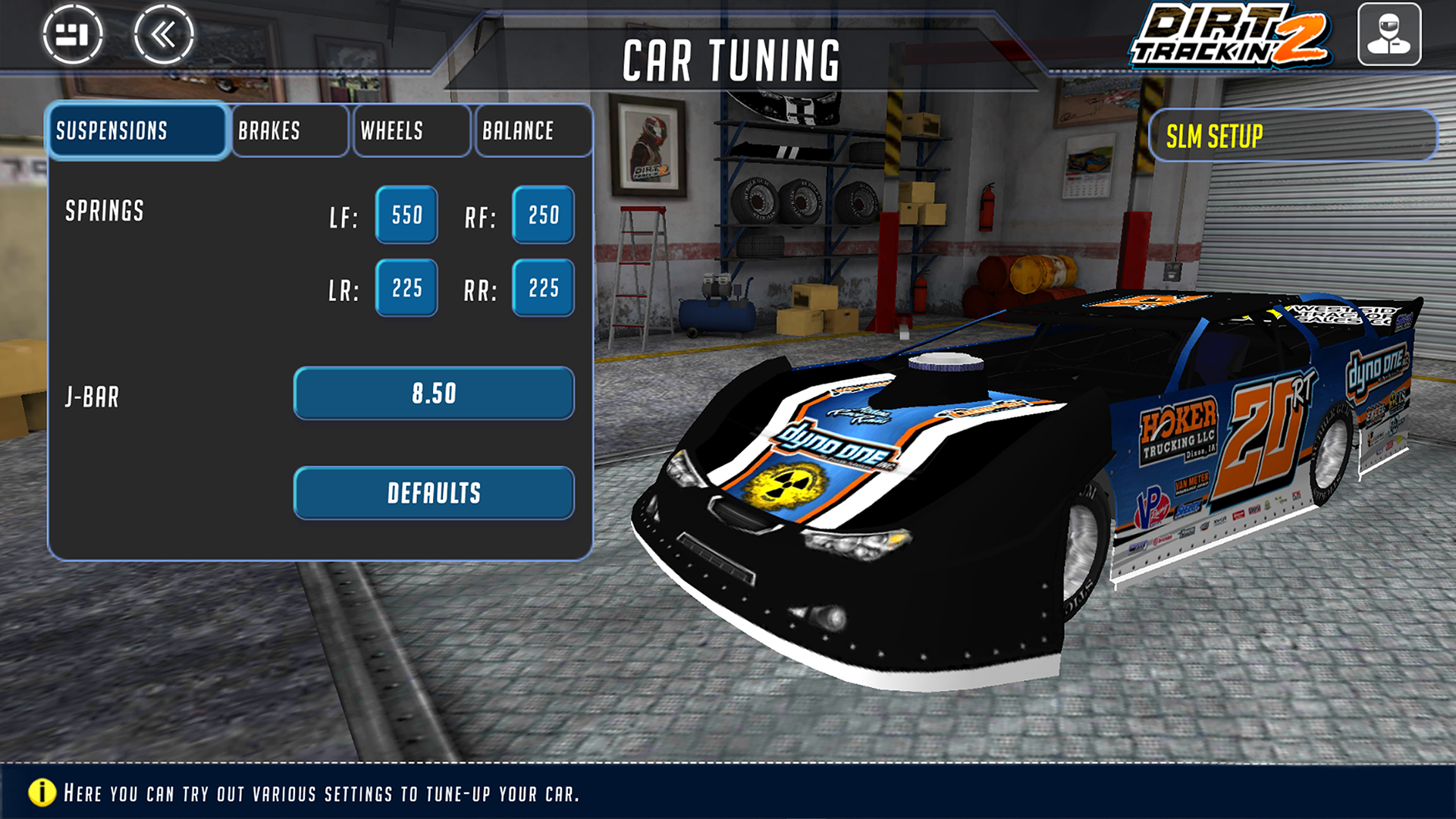The height and width of the screenshot is (819, 1456).
Task: Open the driver profile helmet icon
Action: [1392, 32]
